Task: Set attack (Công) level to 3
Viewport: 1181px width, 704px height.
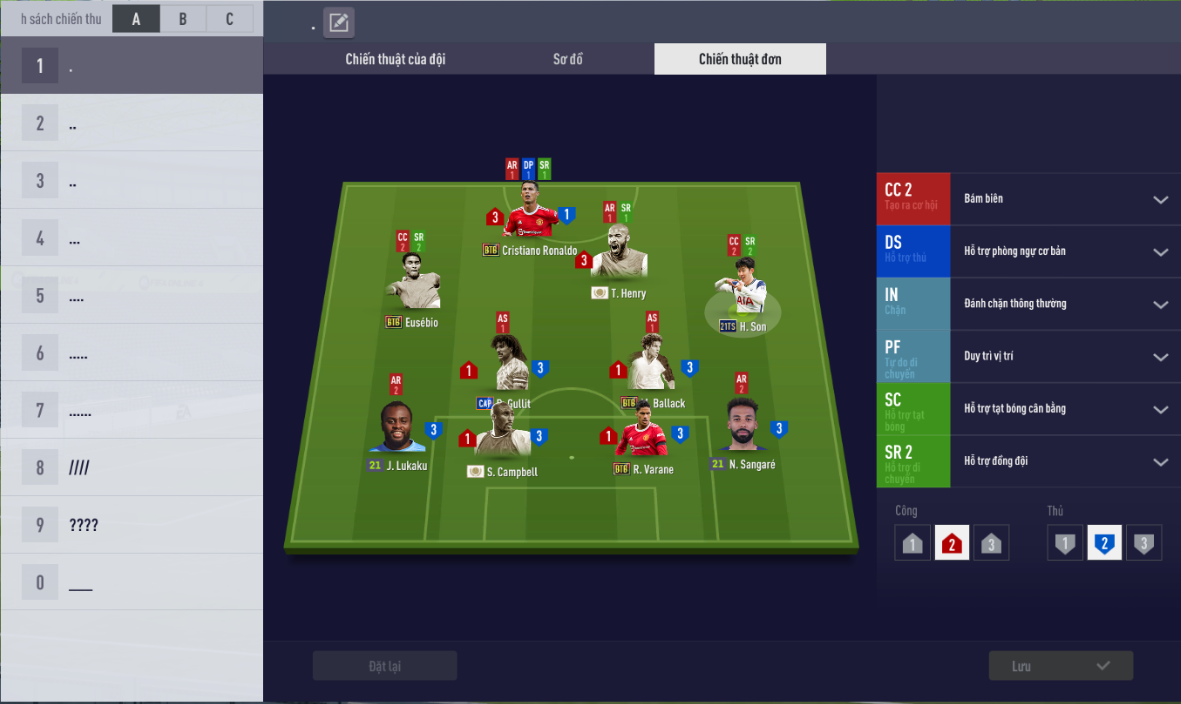Action: (990, 544)
